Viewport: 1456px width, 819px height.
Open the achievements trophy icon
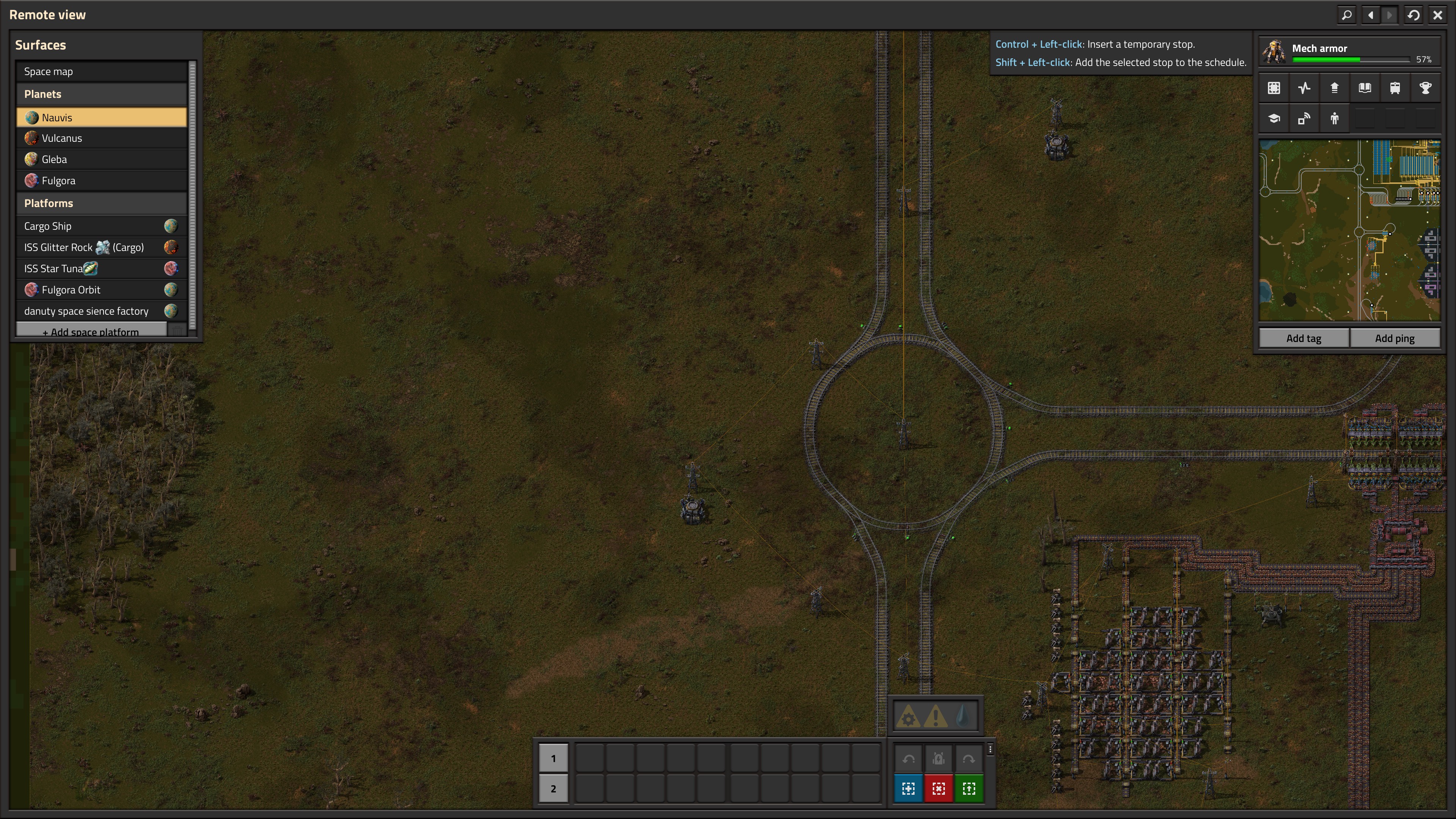pyautogui.click(x=1425, y=88)
